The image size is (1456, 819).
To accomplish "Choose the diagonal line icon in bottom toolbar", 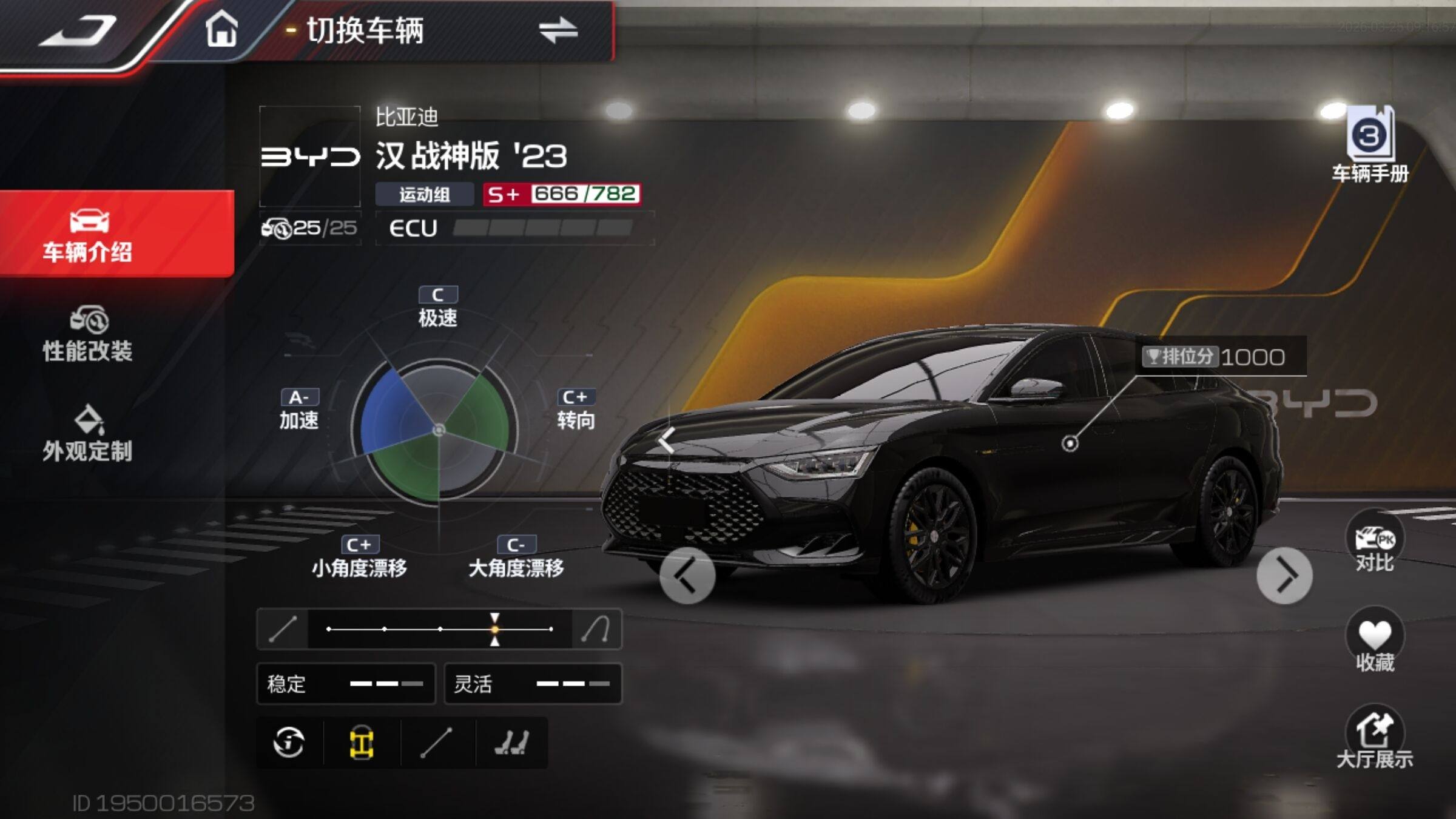I will pyautogui.click(x=437, y=743).
